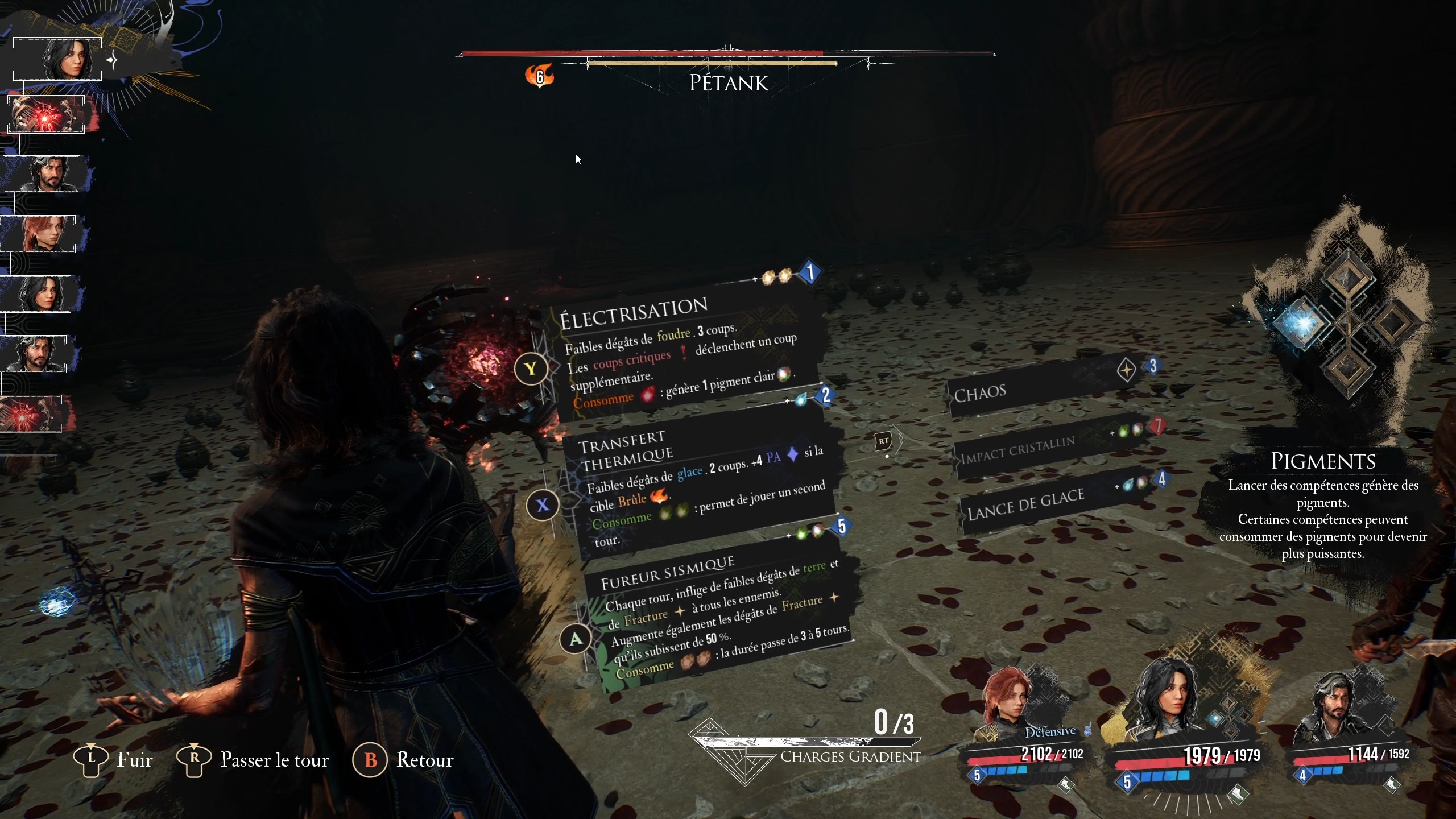Image resolution: width=1456 pixels, height=819 pixels.
Task: Click the burn status icon on Pétank
Action: point(539,75)
